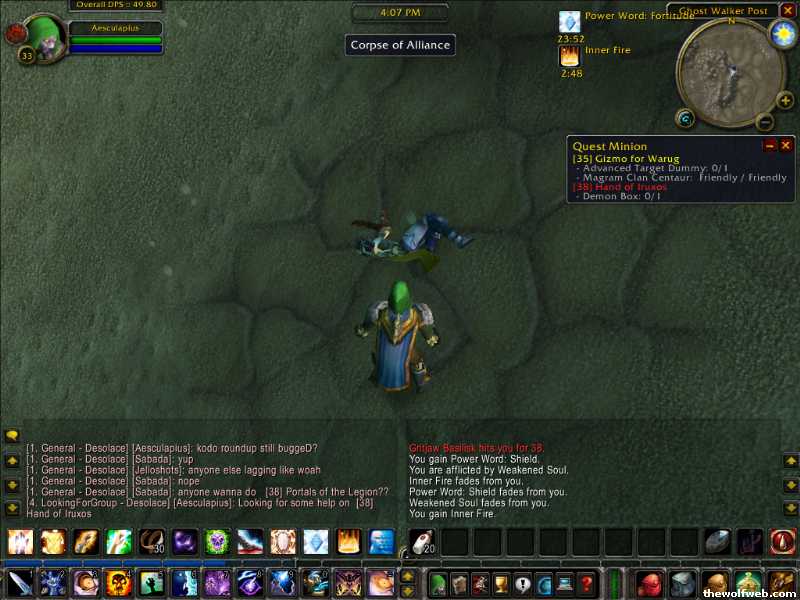Screen dimensions: 800x600
Task: Click the Inner Fire buff icon
Action: pyautogui.click(x=569, y=56)
